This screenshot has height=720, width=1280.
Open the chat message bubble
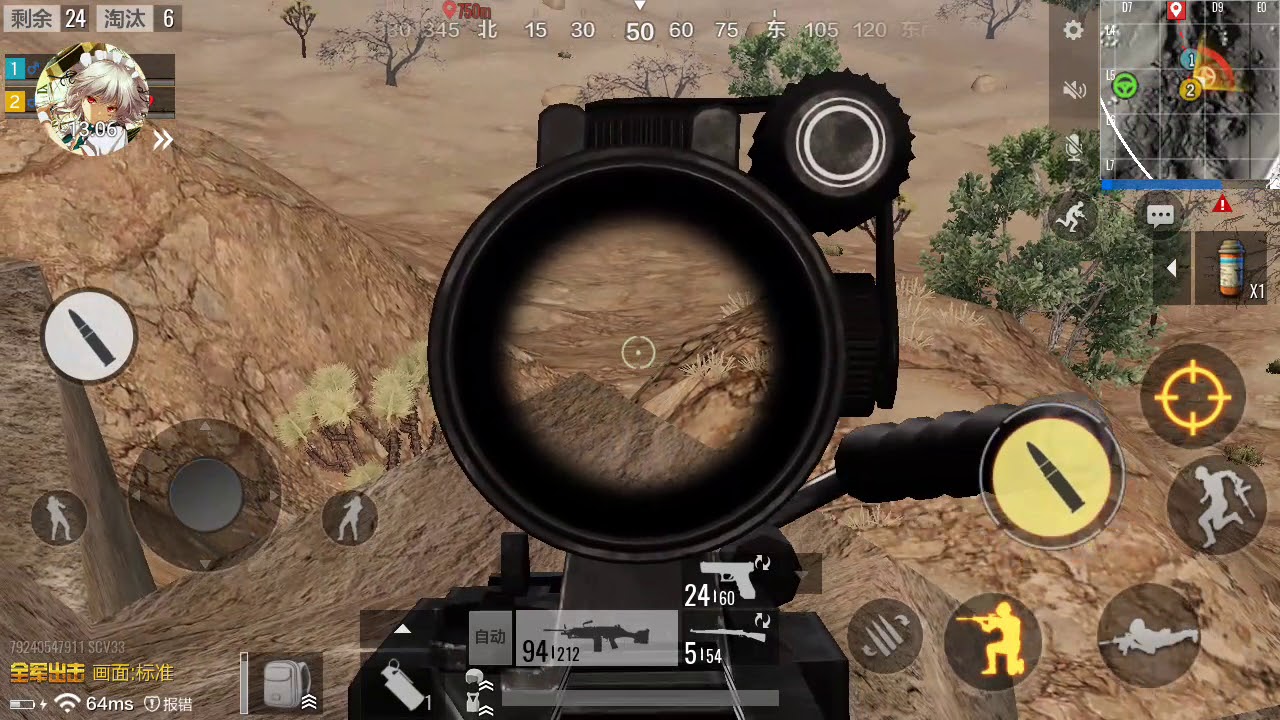pos(1160,214)
